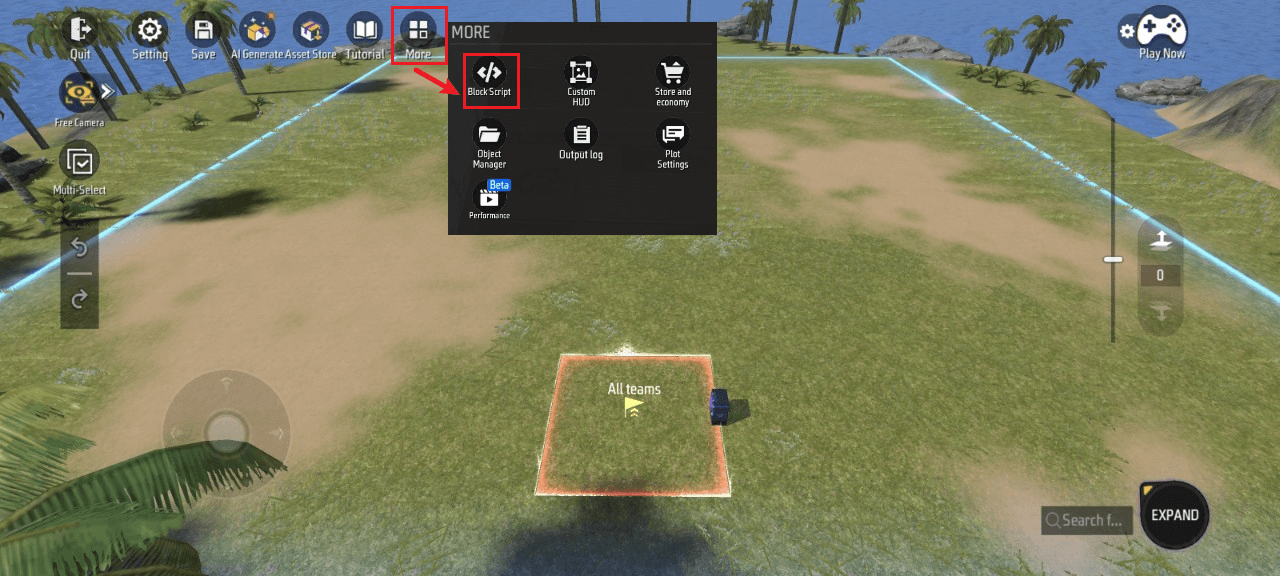Show the Output log
The height and width of the screenshot is (576, 1280).
581,138
